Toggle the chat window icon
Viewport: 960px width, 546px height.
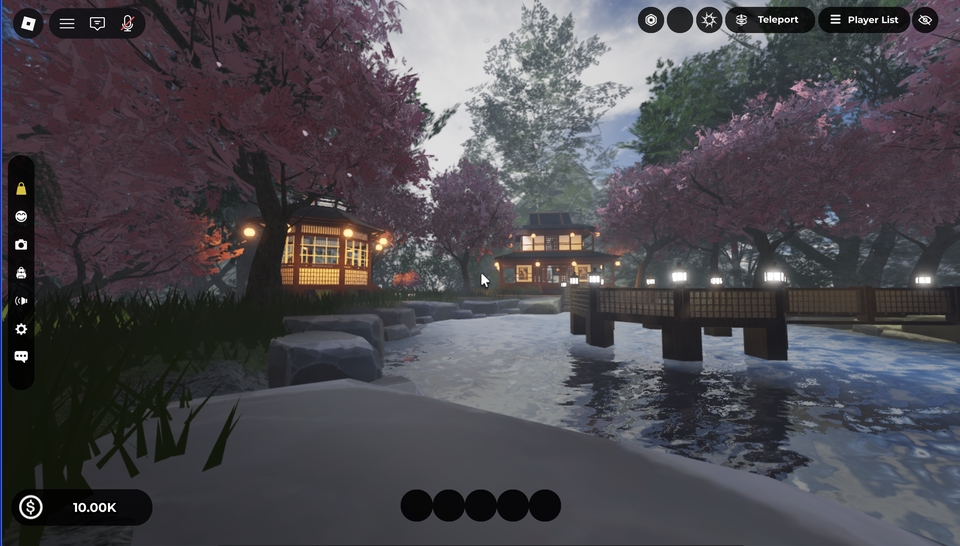(97, 23)
